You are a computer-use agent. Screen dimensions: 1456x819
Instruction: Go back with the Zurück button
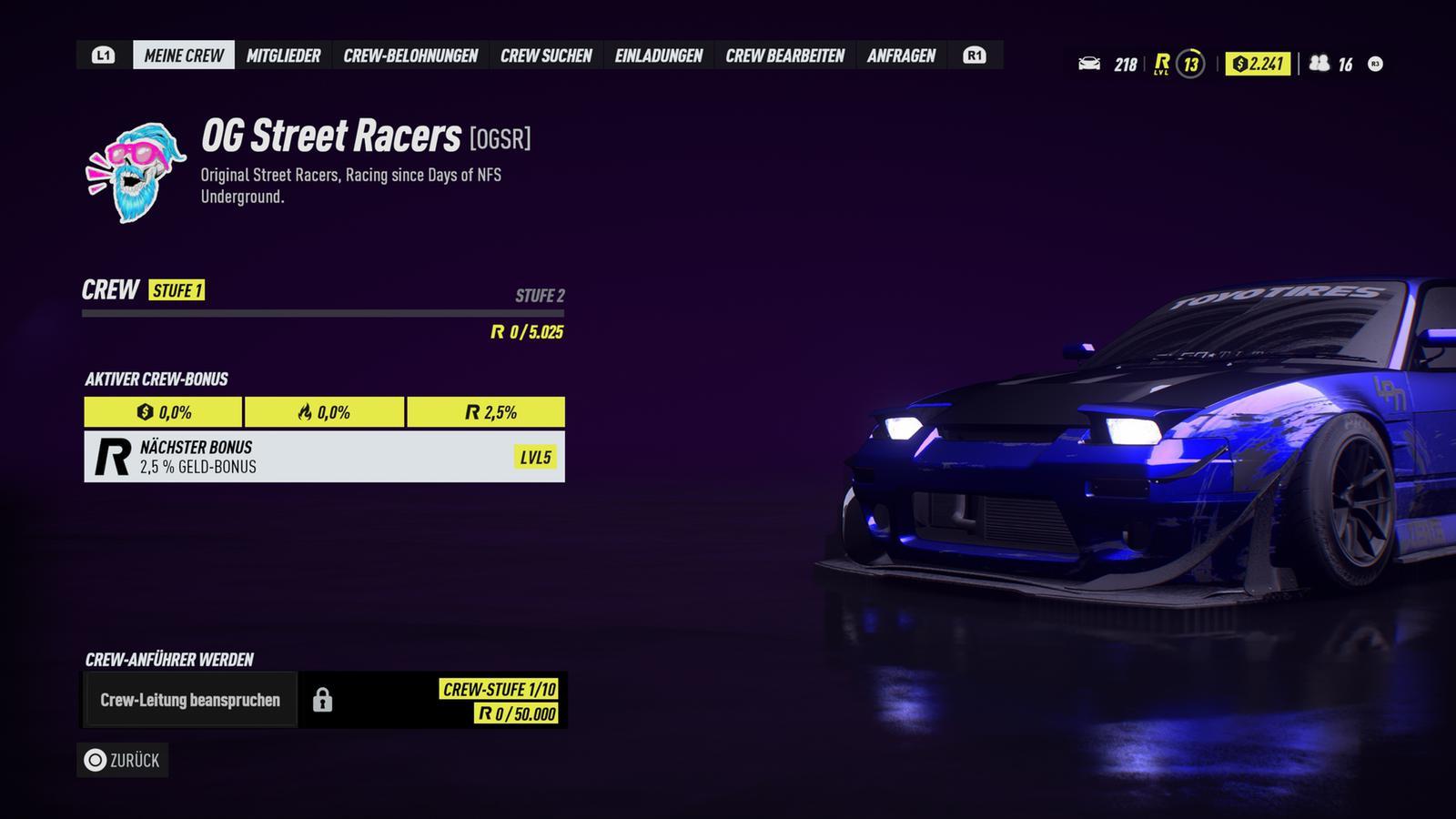pos(123,761)
